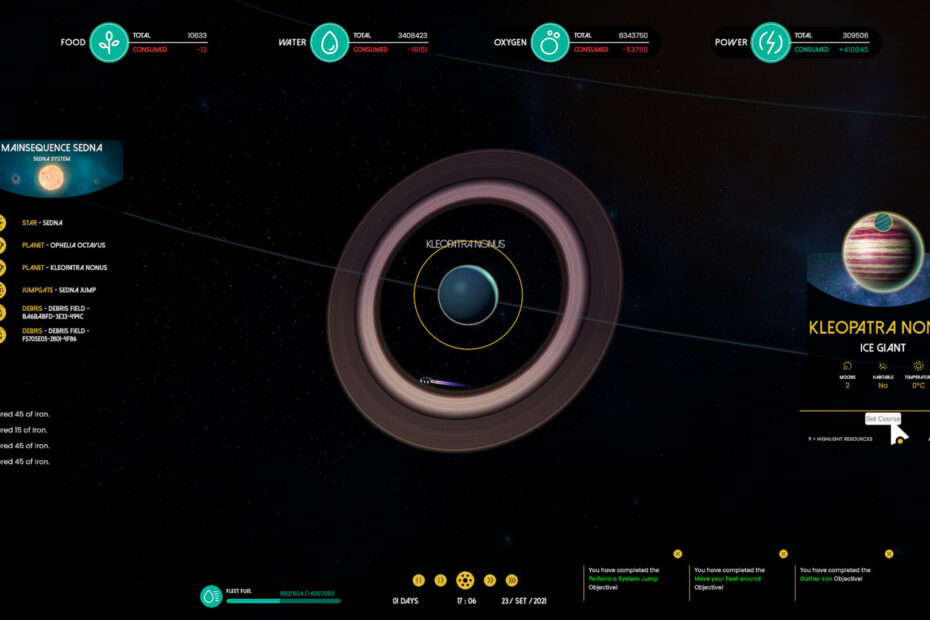Image resolution: width=930 pixels, height=620 pixels.
Task: Set time to single fast-forward speed
Action: (x=490, y=580)
